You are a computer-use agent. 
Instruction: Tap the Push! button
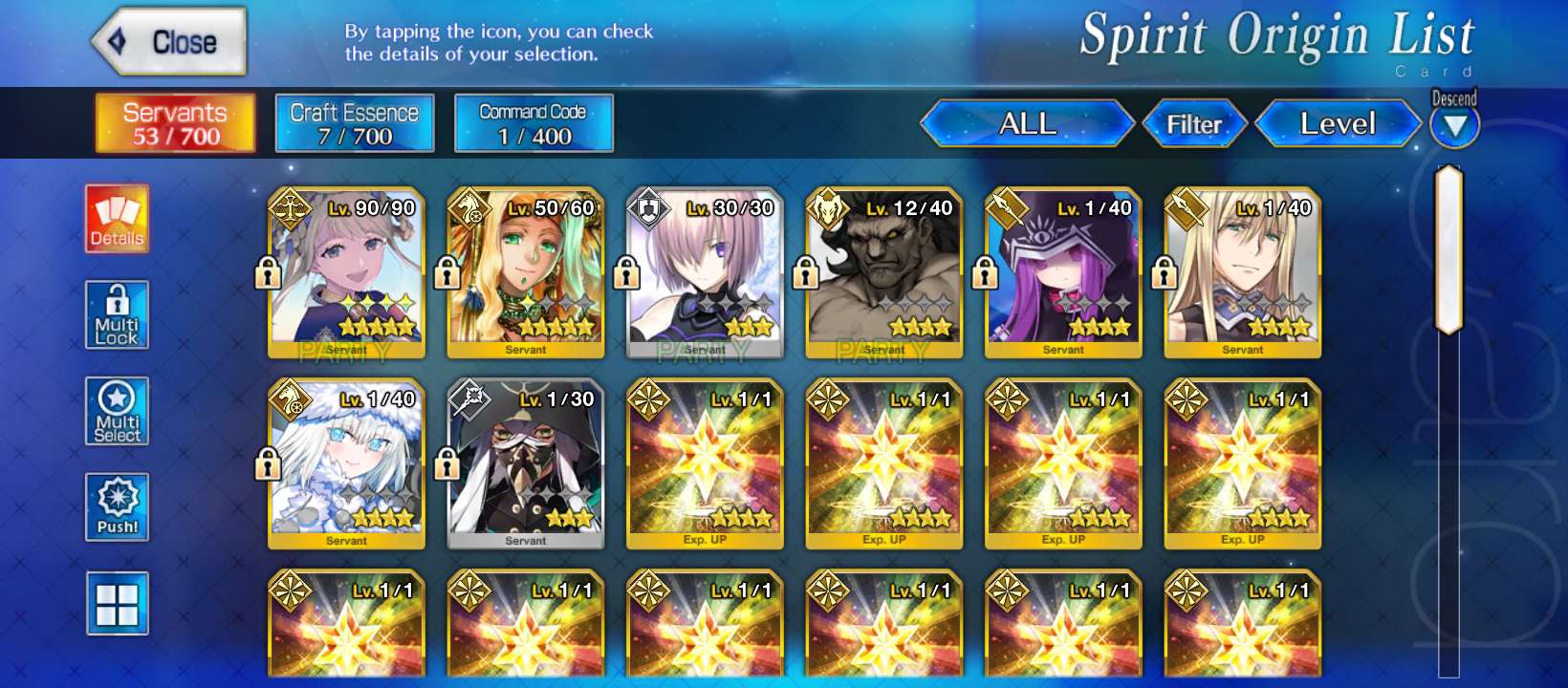click(117, 506)
